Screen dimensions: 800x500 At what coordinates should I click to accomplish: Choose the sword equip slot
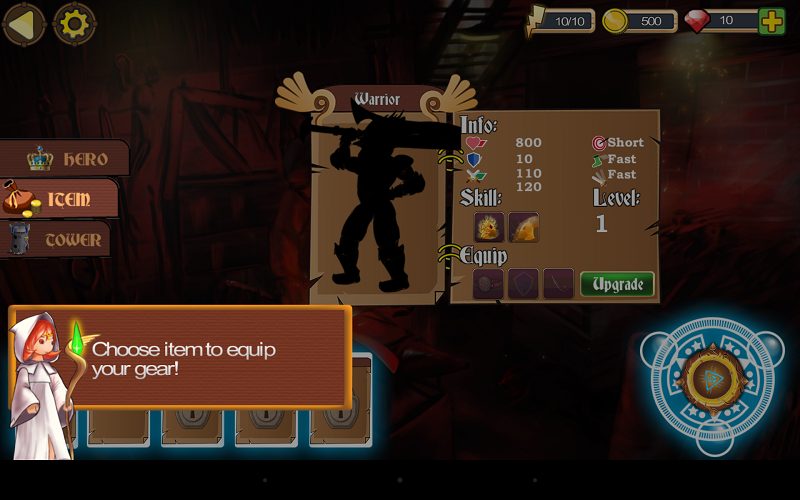(x=558, y=284)
